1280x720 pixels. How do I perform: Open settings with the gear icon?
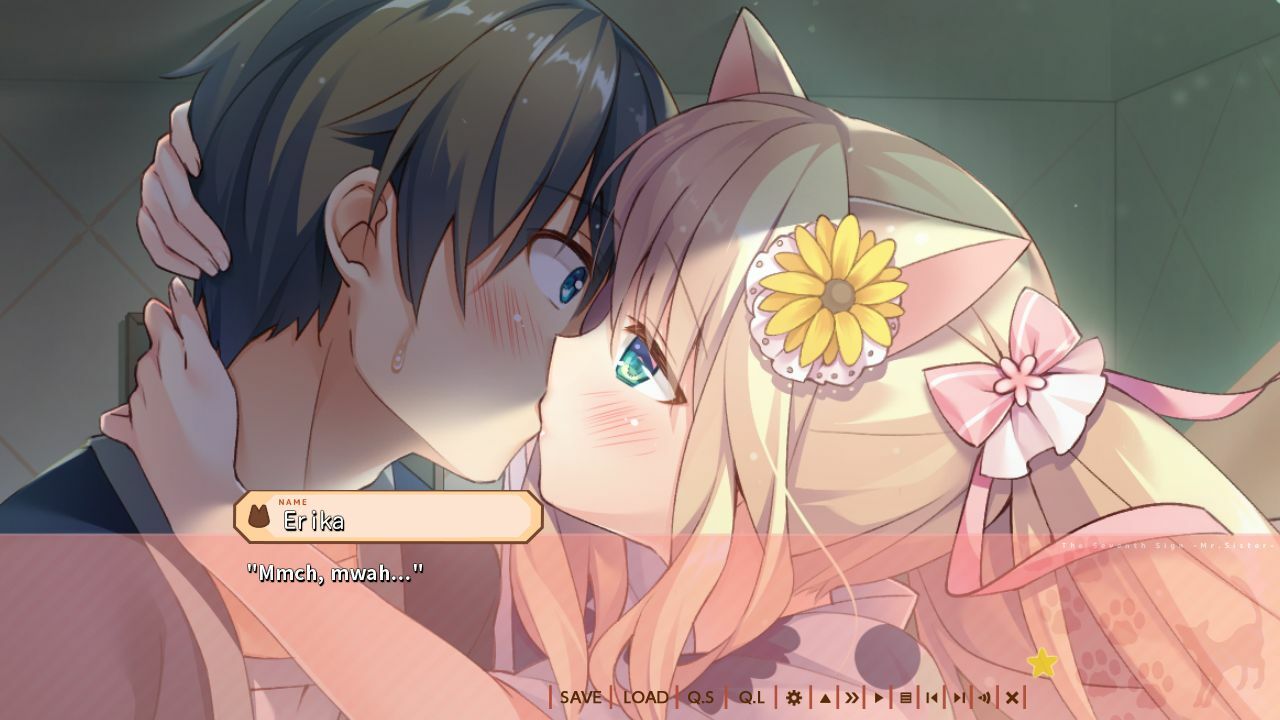(794, 698)
